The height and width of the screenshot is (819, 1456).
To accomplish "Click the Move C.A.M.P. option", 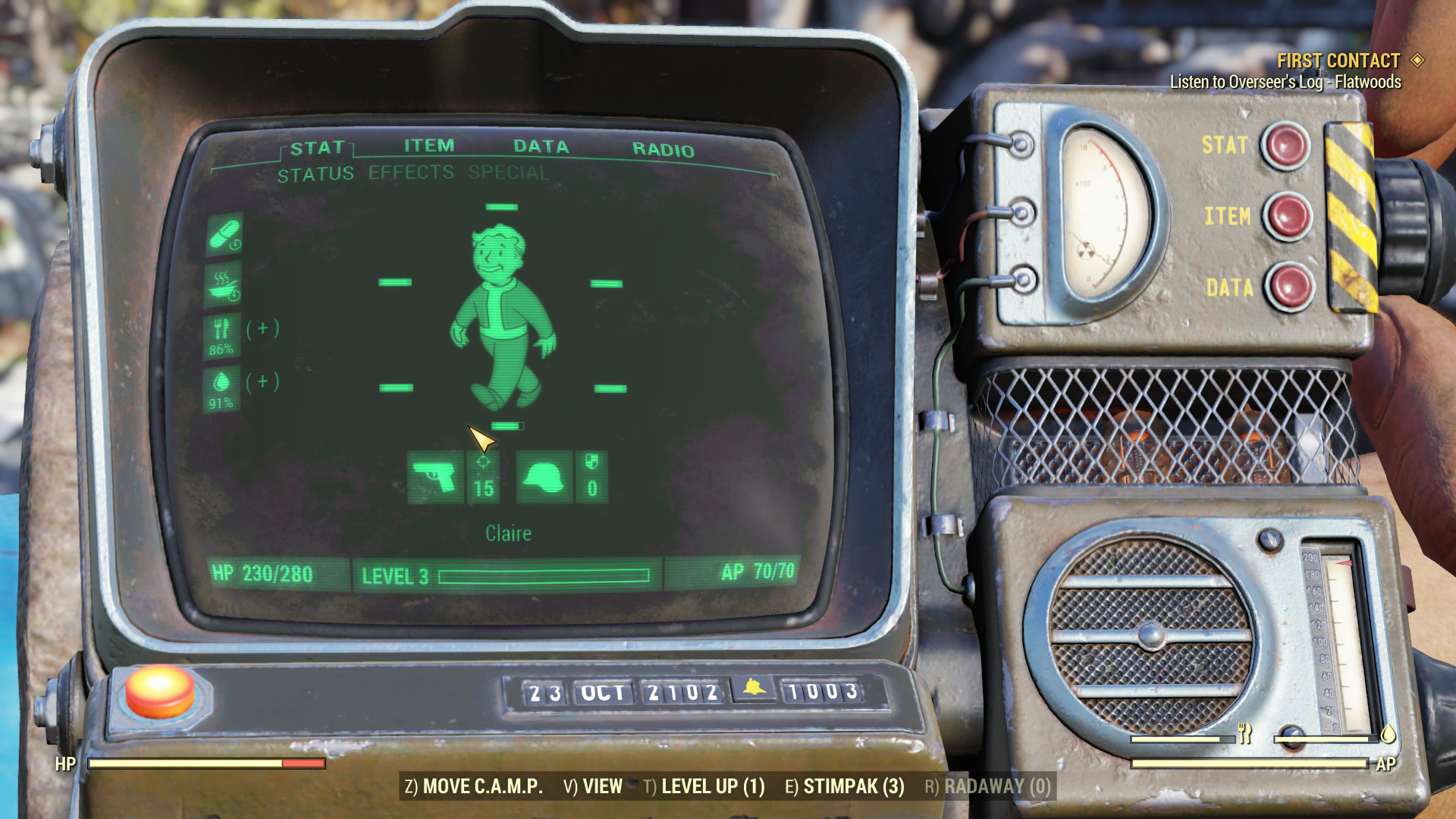I will (474, 786).
